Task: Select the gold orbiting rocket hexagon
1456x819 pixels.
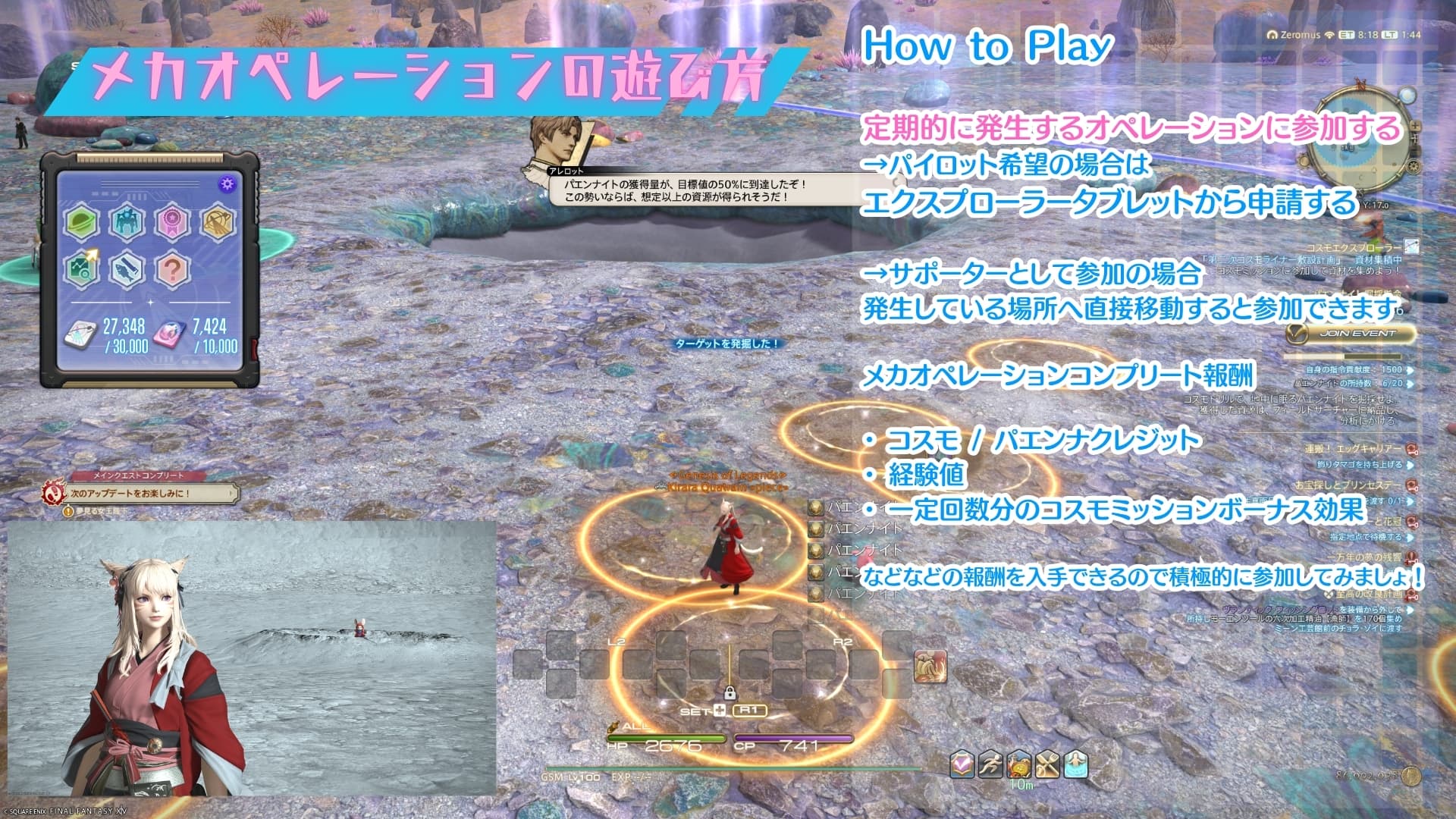Action: point(218,223)
